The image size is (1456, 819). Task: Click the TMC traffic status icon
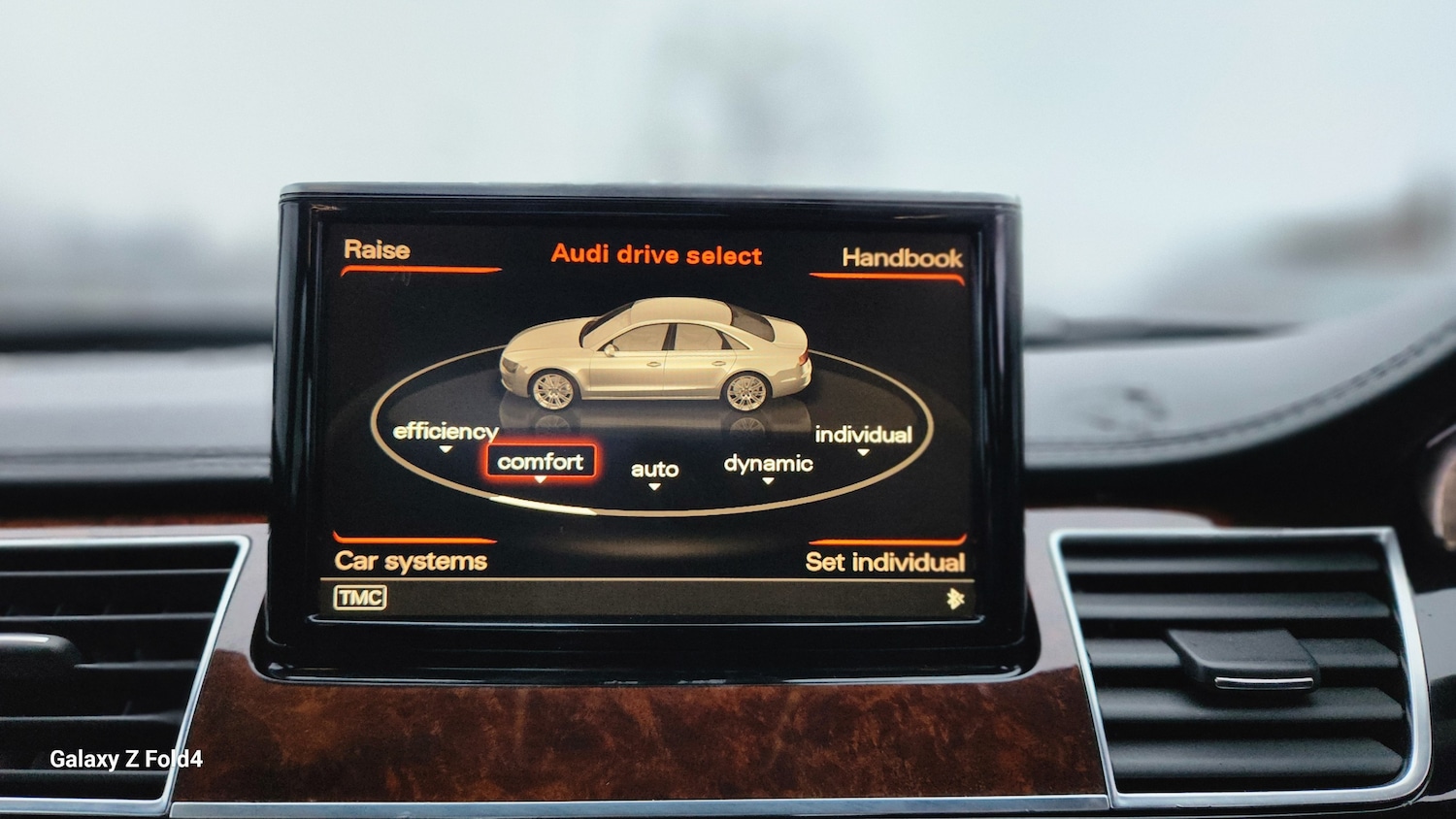(x=360, y=596)
